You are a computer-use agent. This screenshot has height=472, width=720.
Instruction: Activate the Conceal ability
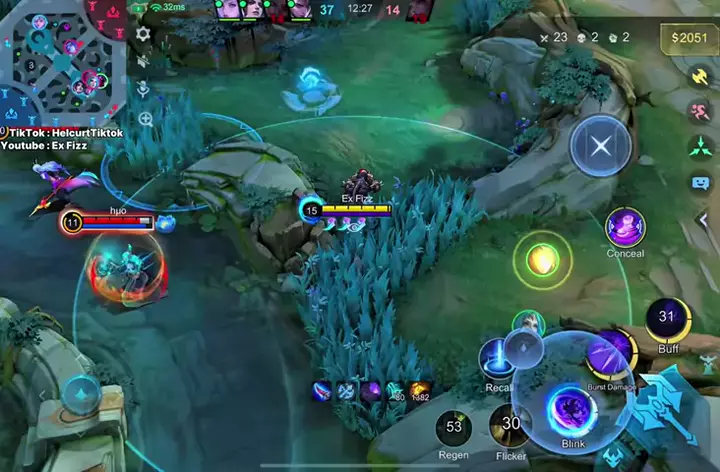click(625, 227)
